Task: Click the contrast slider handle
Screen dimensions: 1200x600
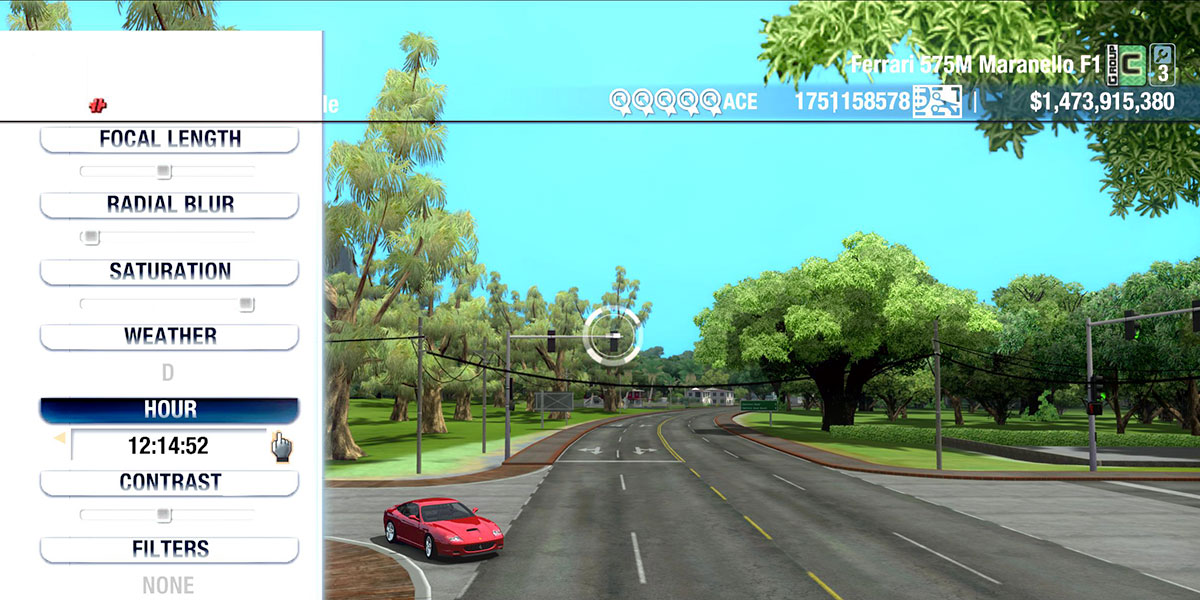Action: (x=164, y=515)
